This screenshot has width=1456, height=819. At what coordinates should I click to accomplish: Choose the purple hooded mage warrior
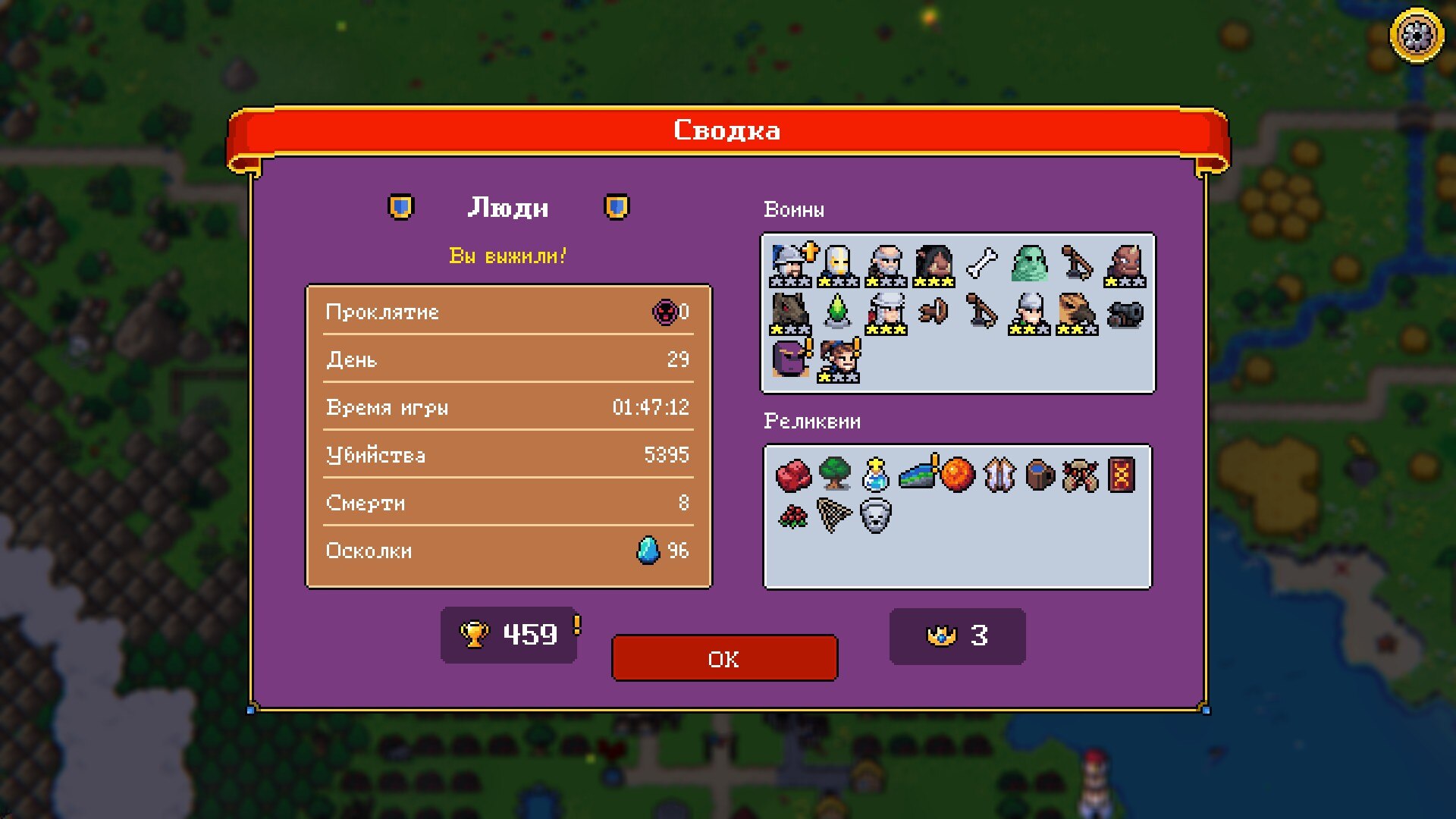(x=790, y=359)
